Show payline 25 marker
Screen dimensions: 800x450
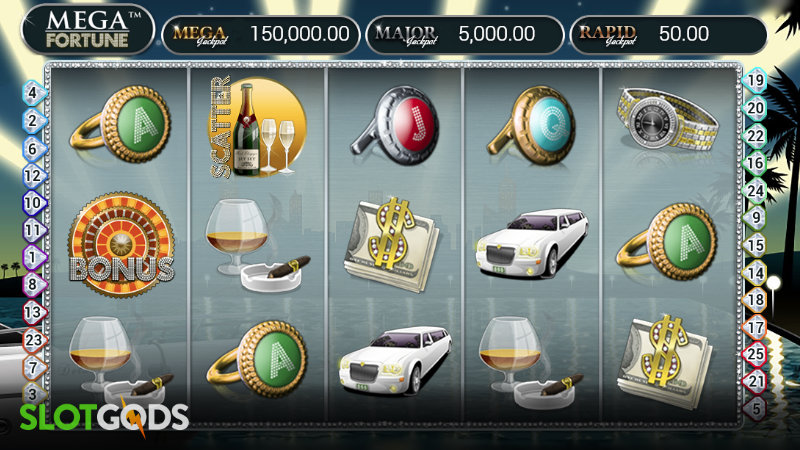(x=757, y=353)
